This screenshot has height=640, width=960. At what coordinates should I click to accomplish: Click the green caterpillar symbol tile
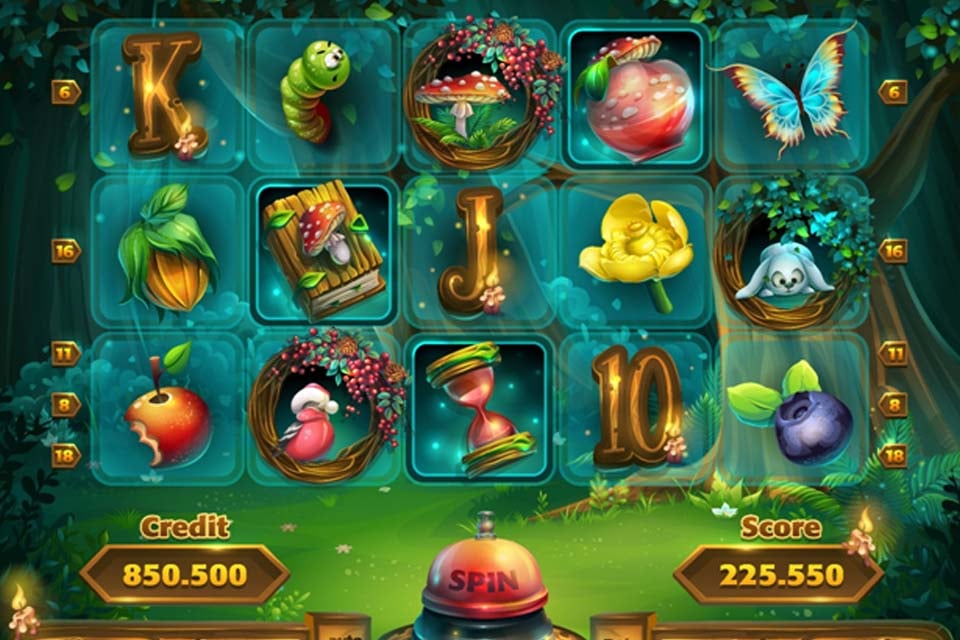point(322,95)
